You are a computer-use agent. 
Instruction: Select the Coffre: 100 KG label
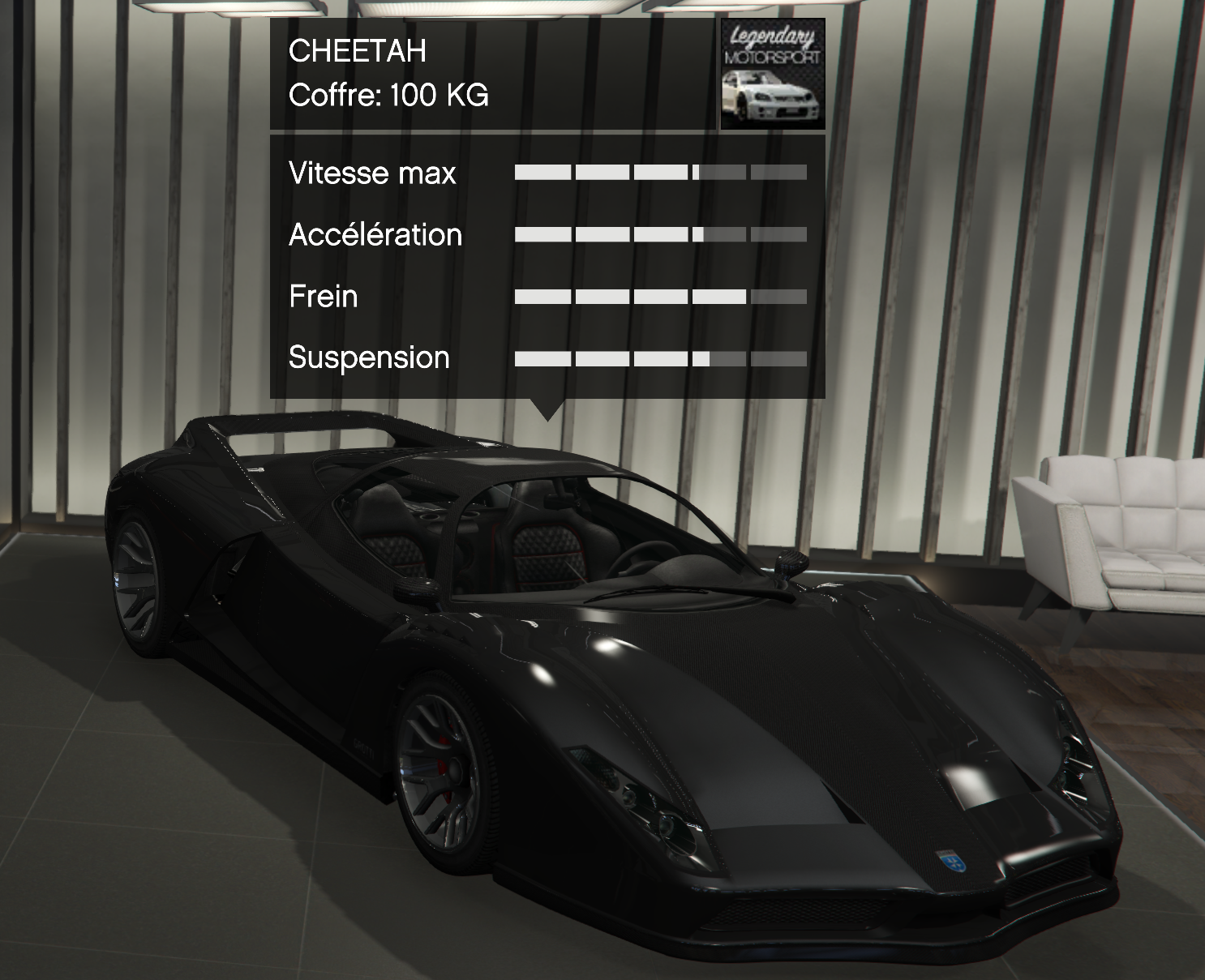click(388, 97)
